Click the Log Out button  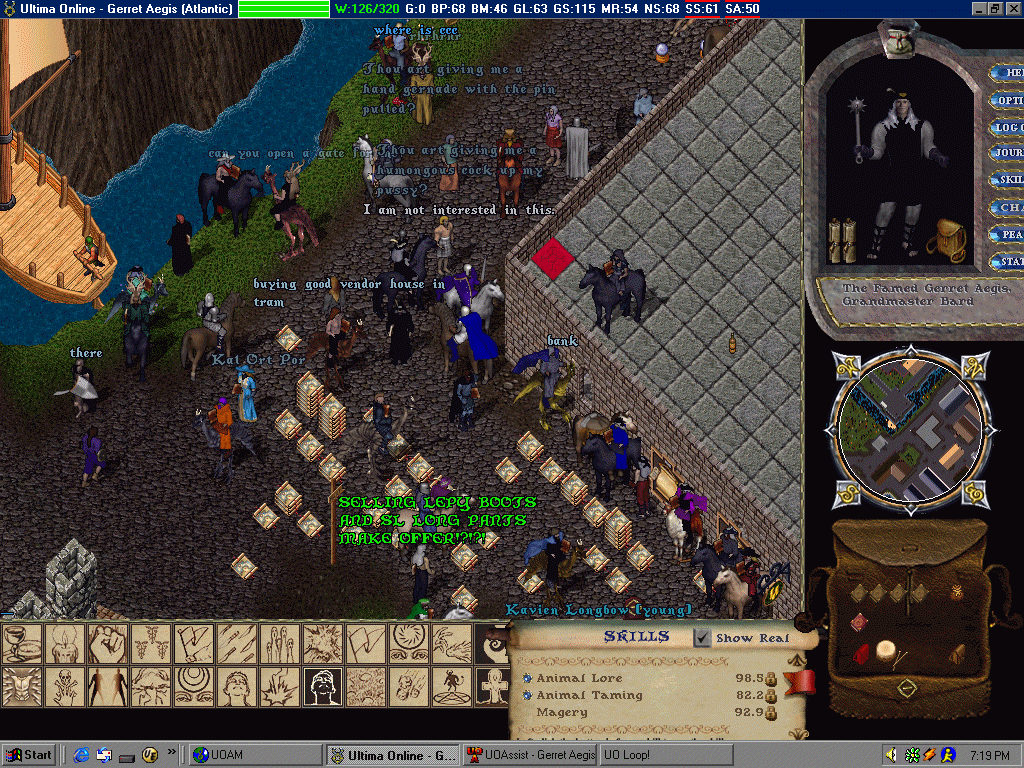1008,127
